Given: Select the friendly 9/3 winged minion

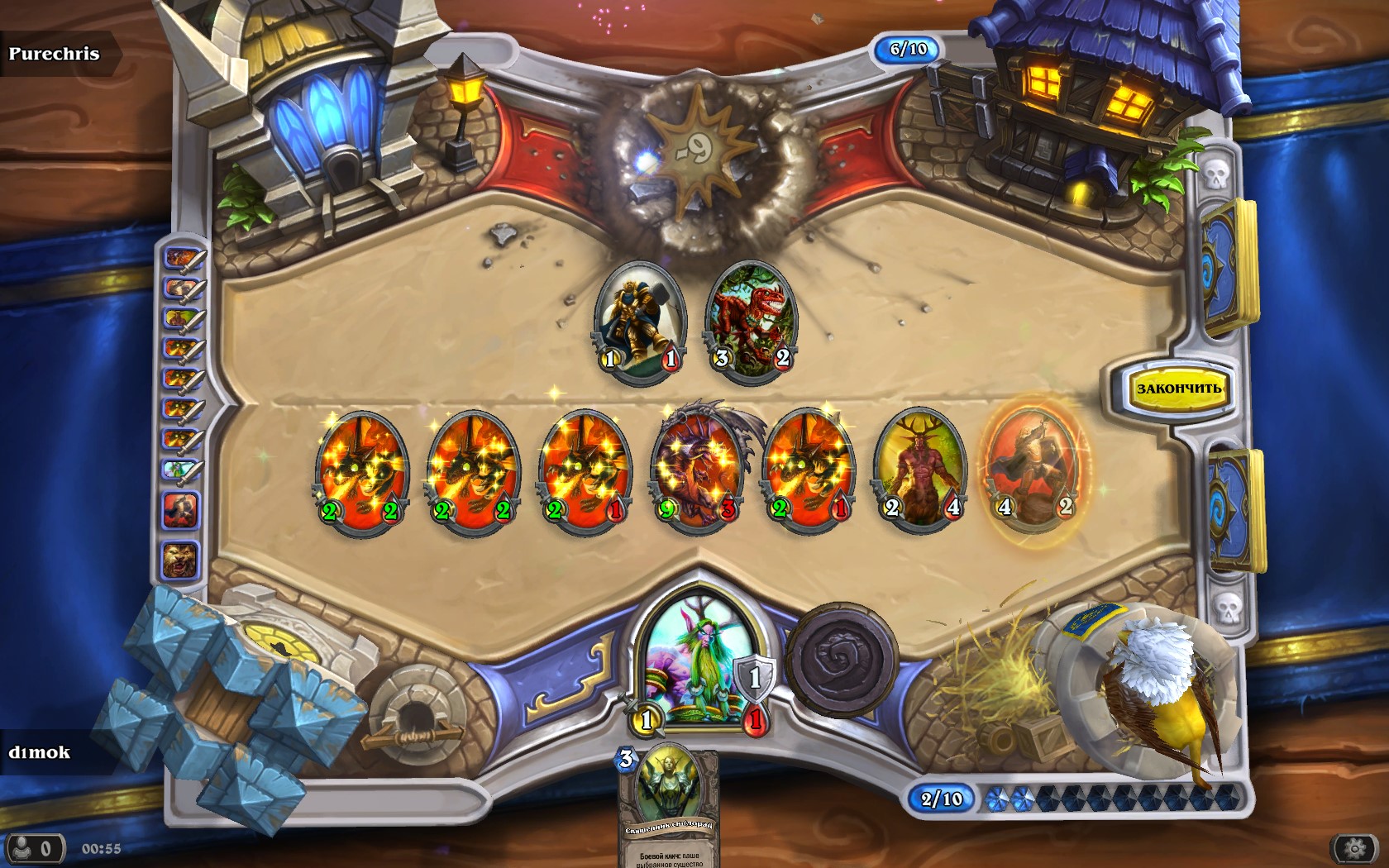Looking at the screenshot, I should tap(697, 469).
